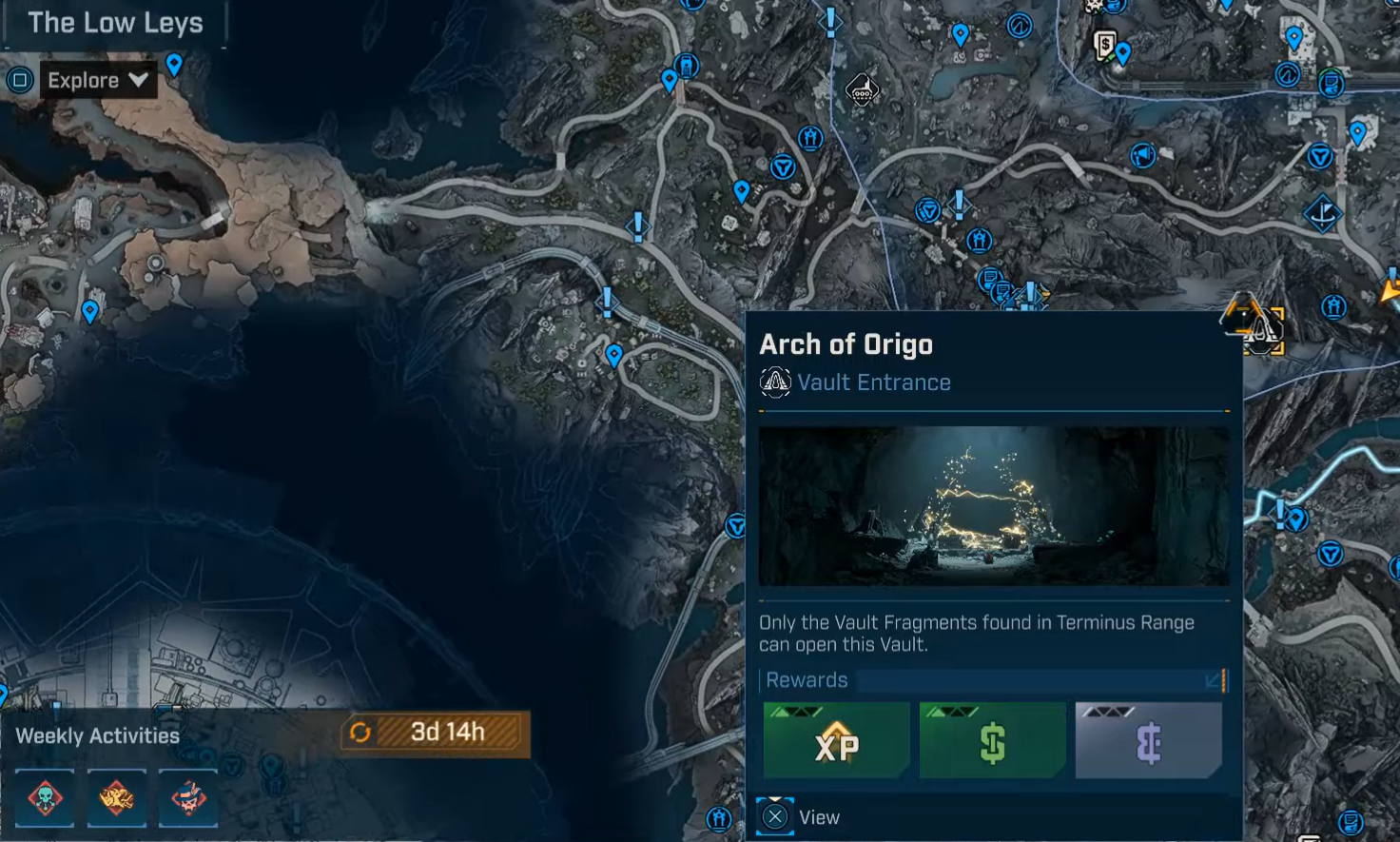
Task: Click the Weekly Activities refresh timer
Action: (x=435, y=732)
